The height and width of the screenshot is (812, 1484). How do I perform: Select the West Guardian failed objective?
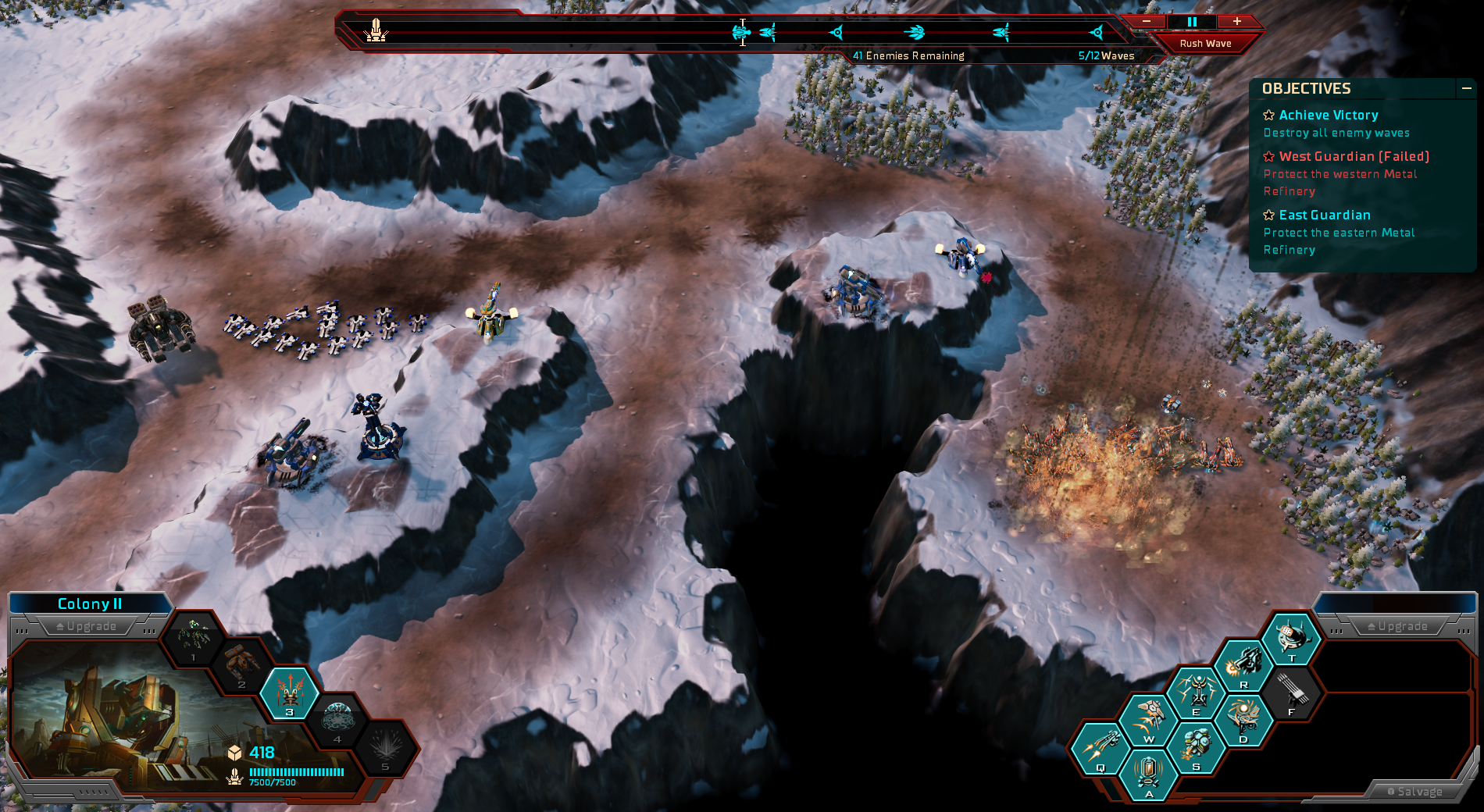click(x=1353, y=157)
